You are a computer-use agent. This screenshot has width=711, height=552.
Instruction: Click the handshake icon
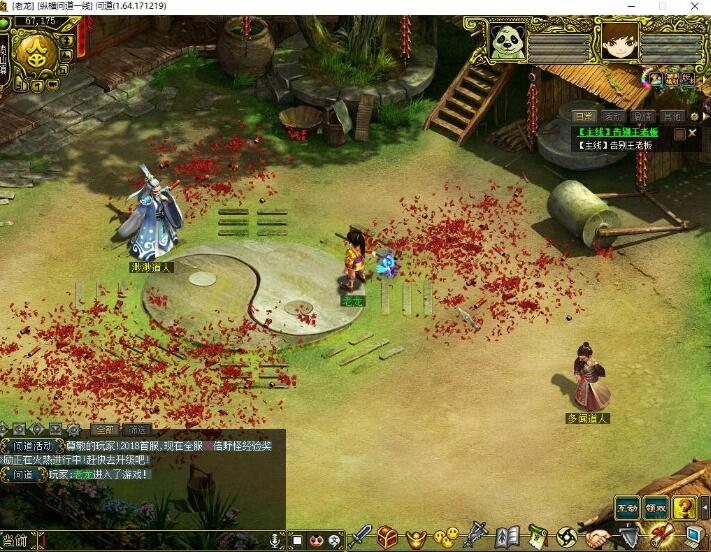pyautogui.click(x=598, y=538)
